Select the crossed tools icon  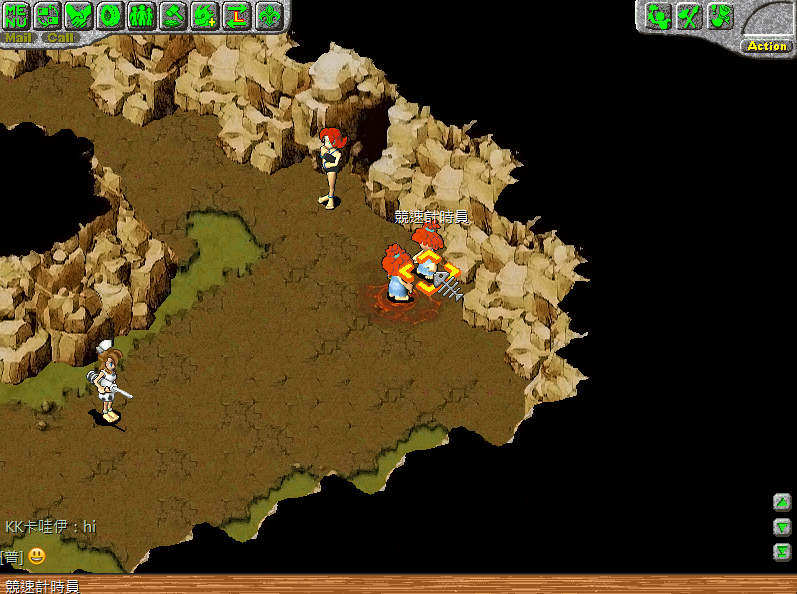[688, 16]
